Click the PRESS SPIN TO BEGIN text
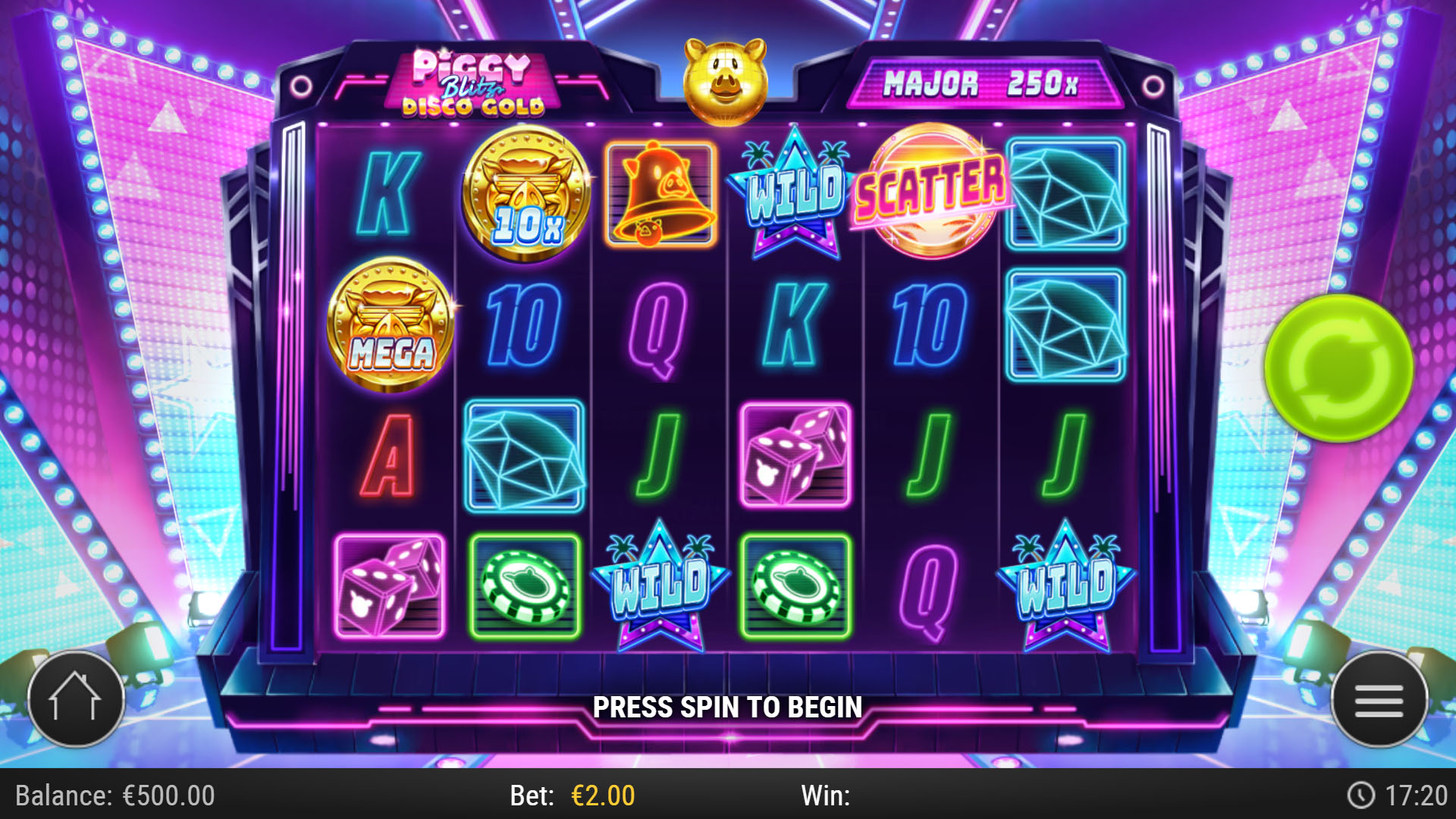 (x=728, y=707)
